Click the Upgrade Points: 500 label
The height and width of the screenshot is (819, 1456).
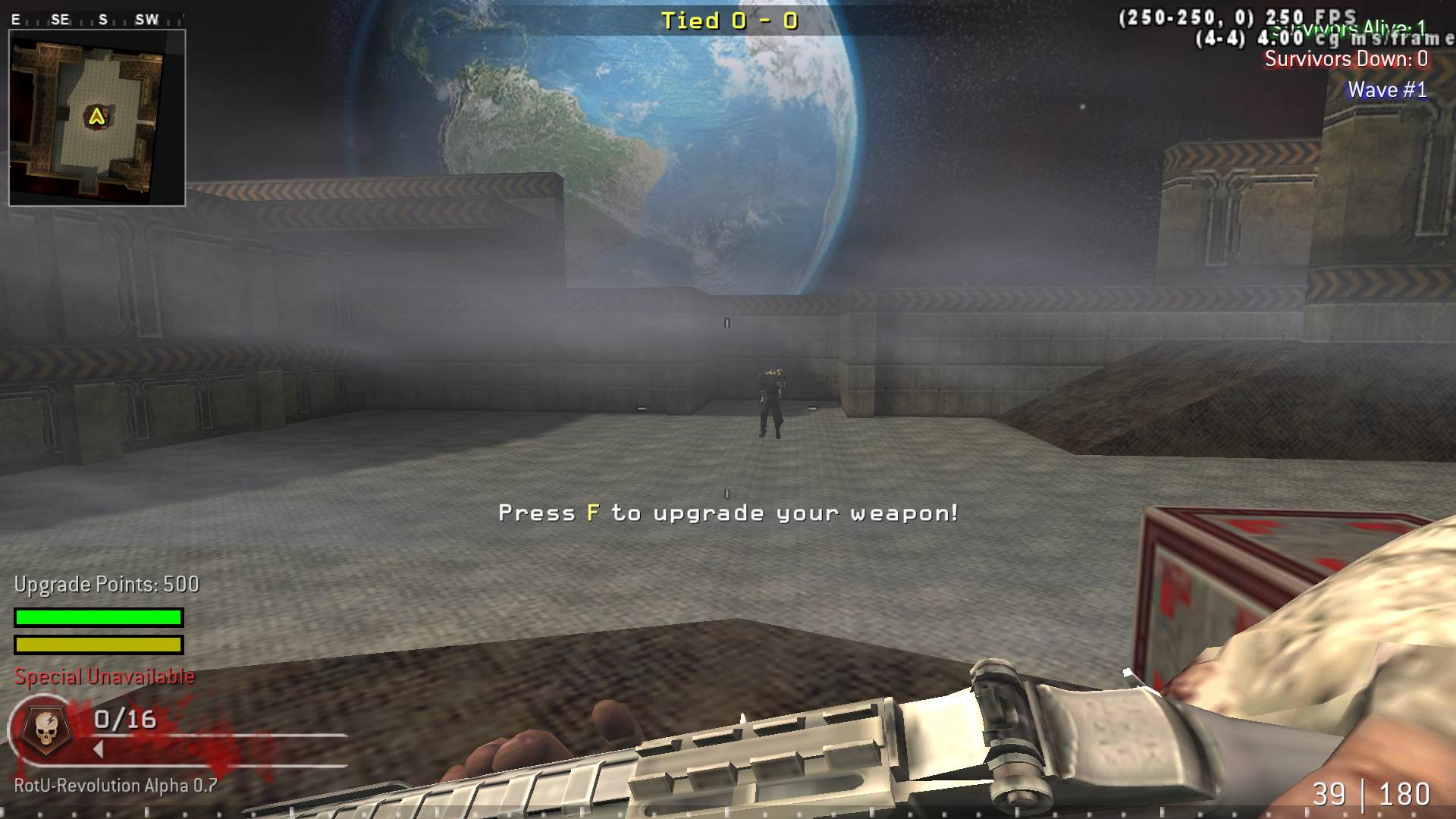pos(105,584)
